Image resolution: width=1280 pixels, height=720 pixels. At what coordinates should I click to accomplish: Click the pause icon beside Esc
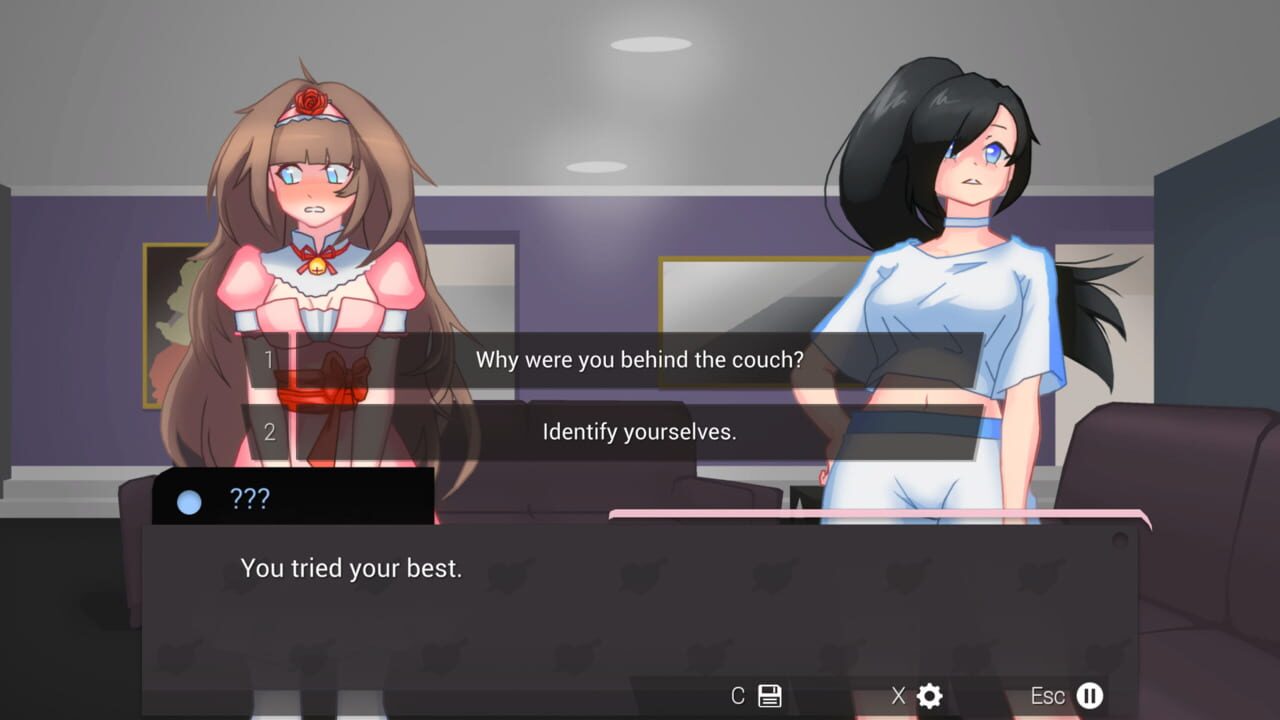click(x=1088, y=696)
